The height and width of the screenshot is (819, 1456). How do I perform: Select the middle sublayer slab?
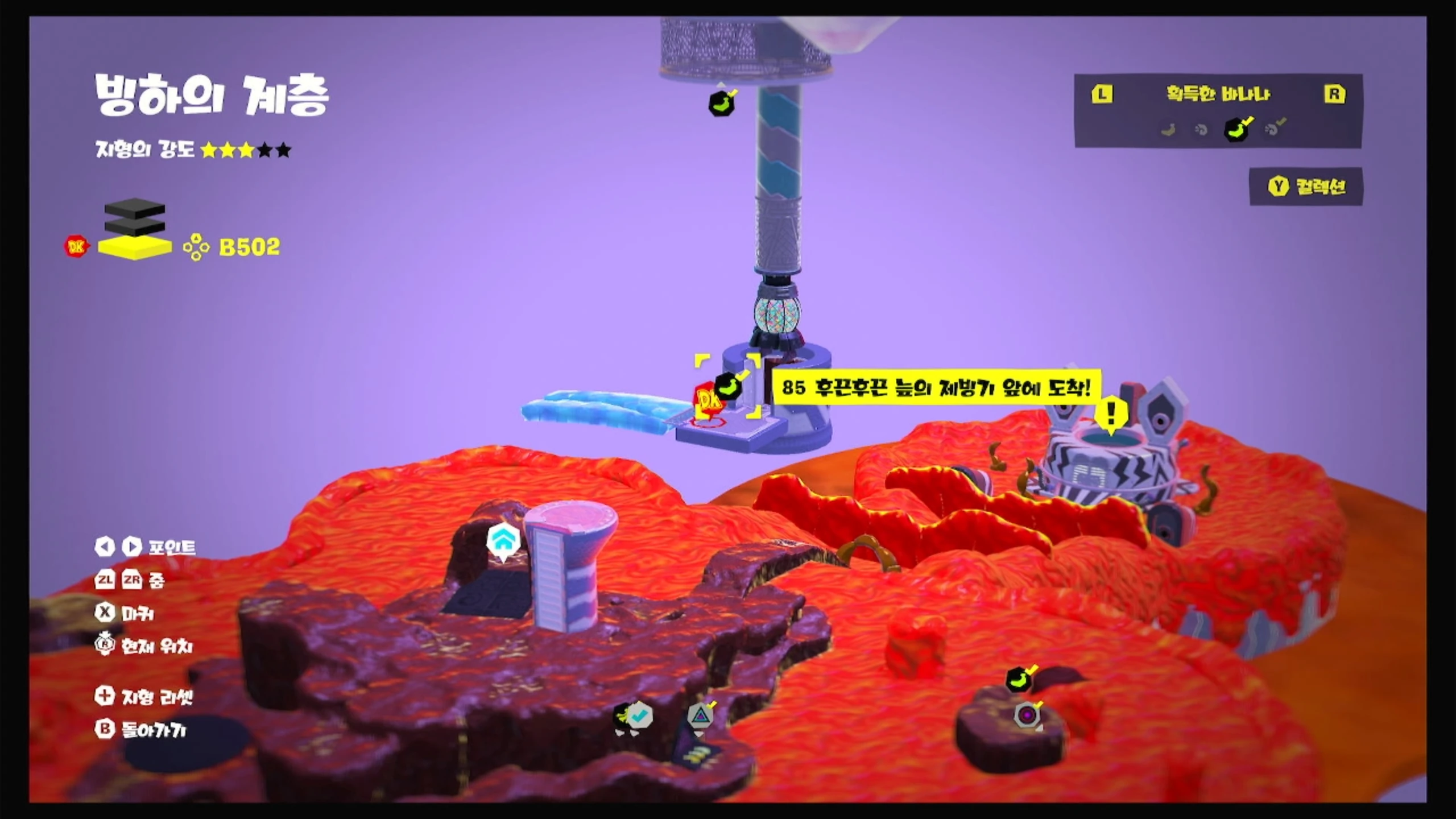135,226
